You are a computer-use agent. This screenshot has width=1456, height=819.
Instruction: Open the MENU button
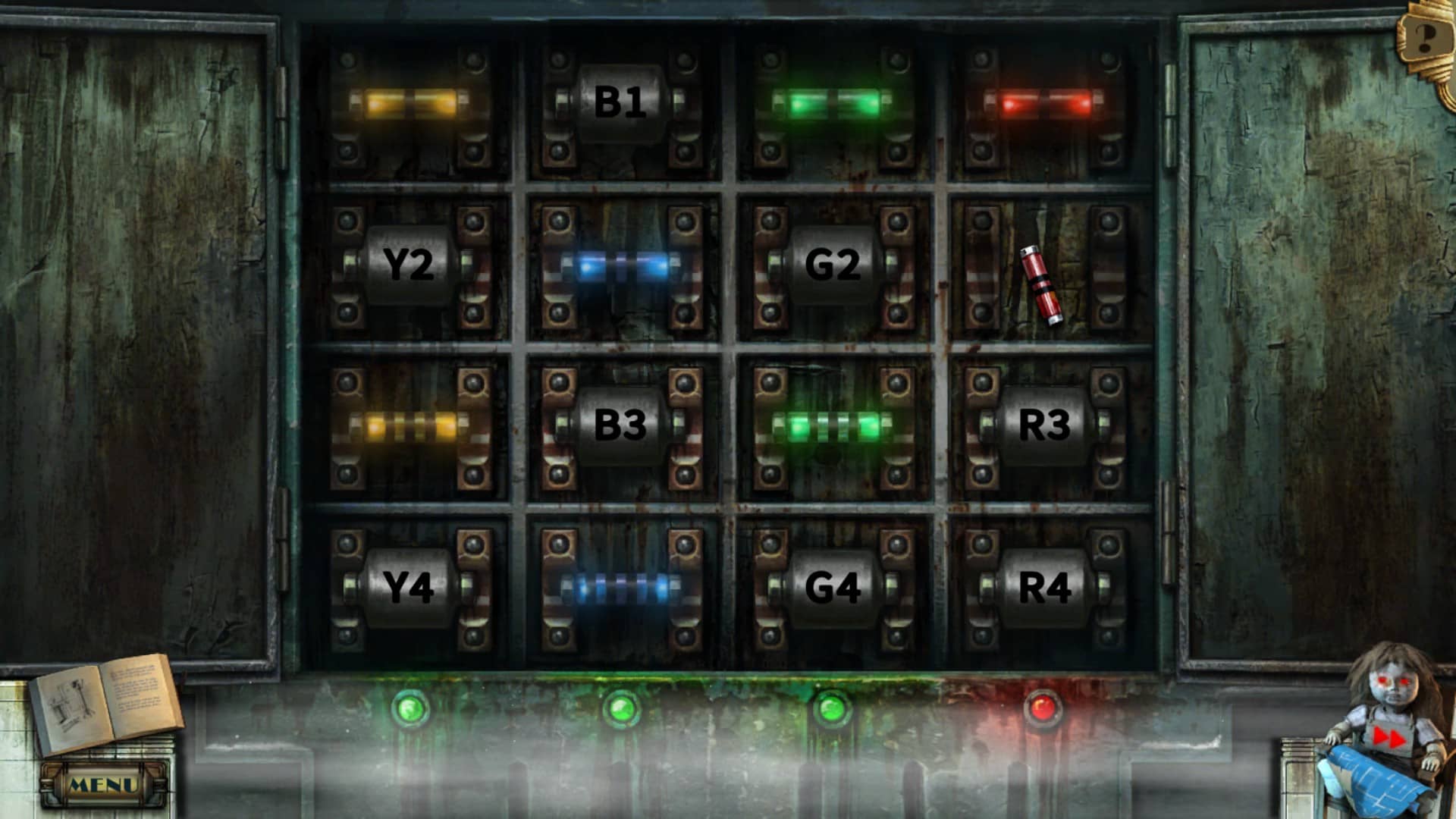[x=103, y=785]
